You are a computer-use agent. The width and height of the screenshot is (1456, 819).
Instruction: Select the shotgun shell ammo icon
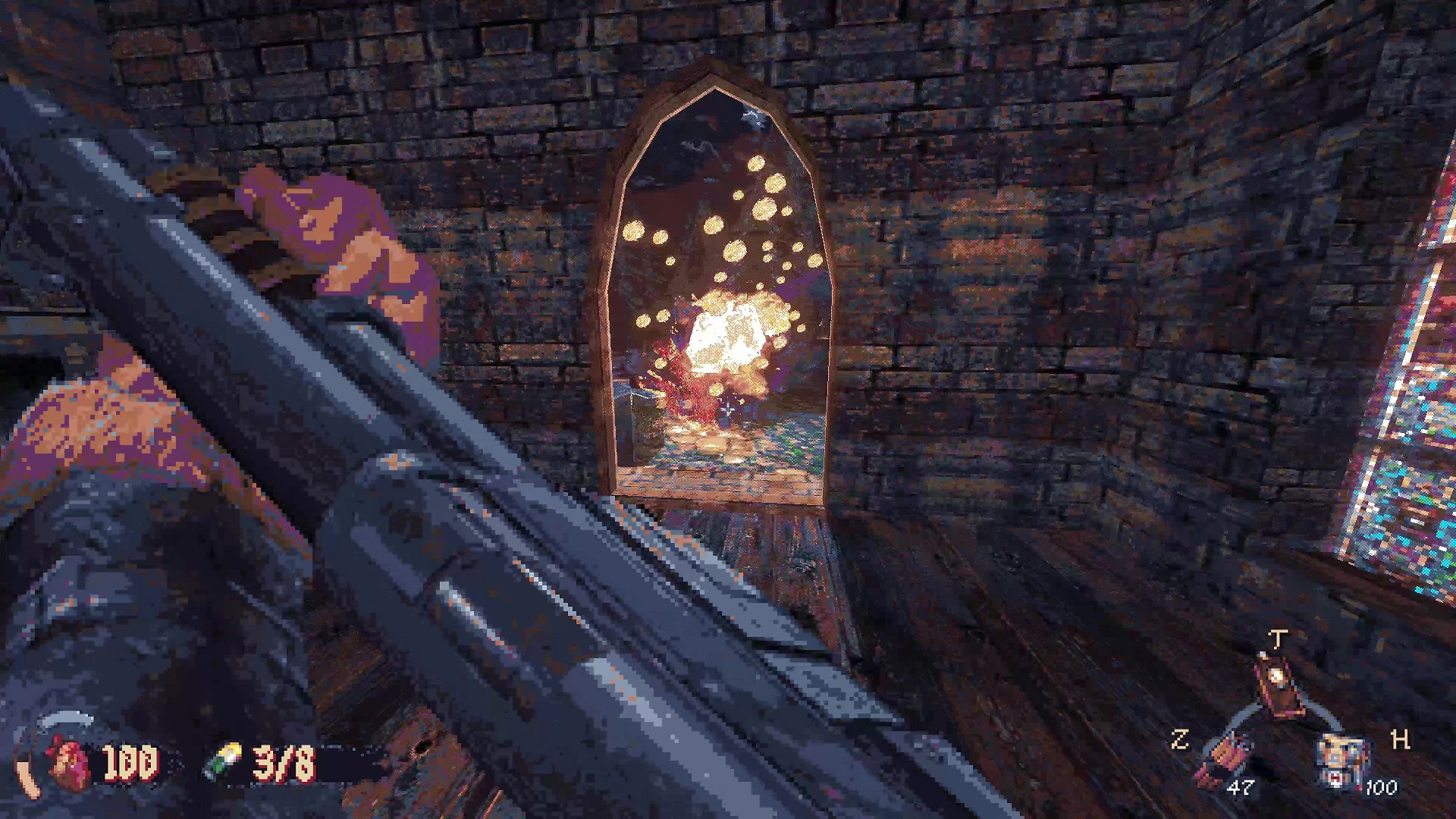[224, 760]
